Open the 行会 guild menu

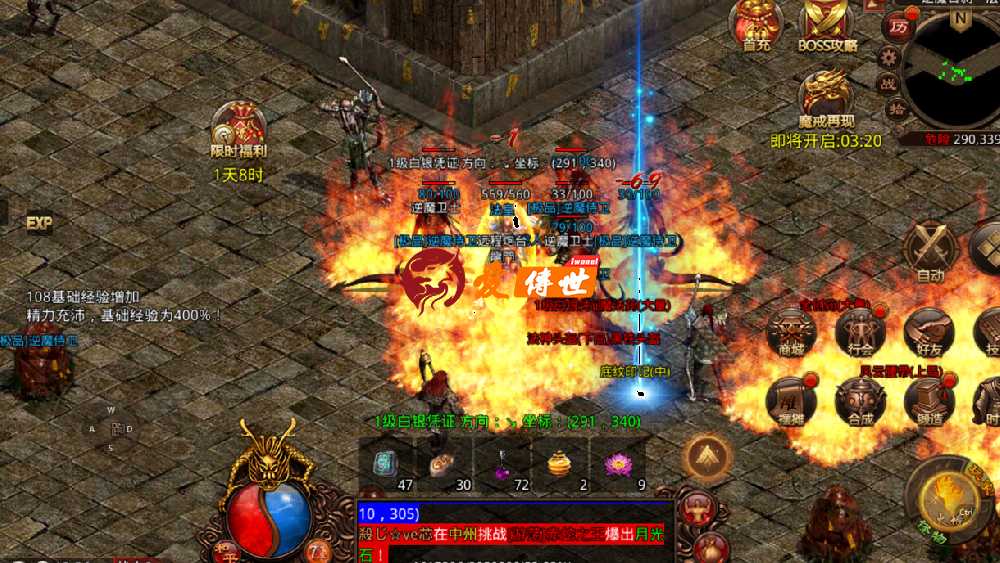click(860, 333)
